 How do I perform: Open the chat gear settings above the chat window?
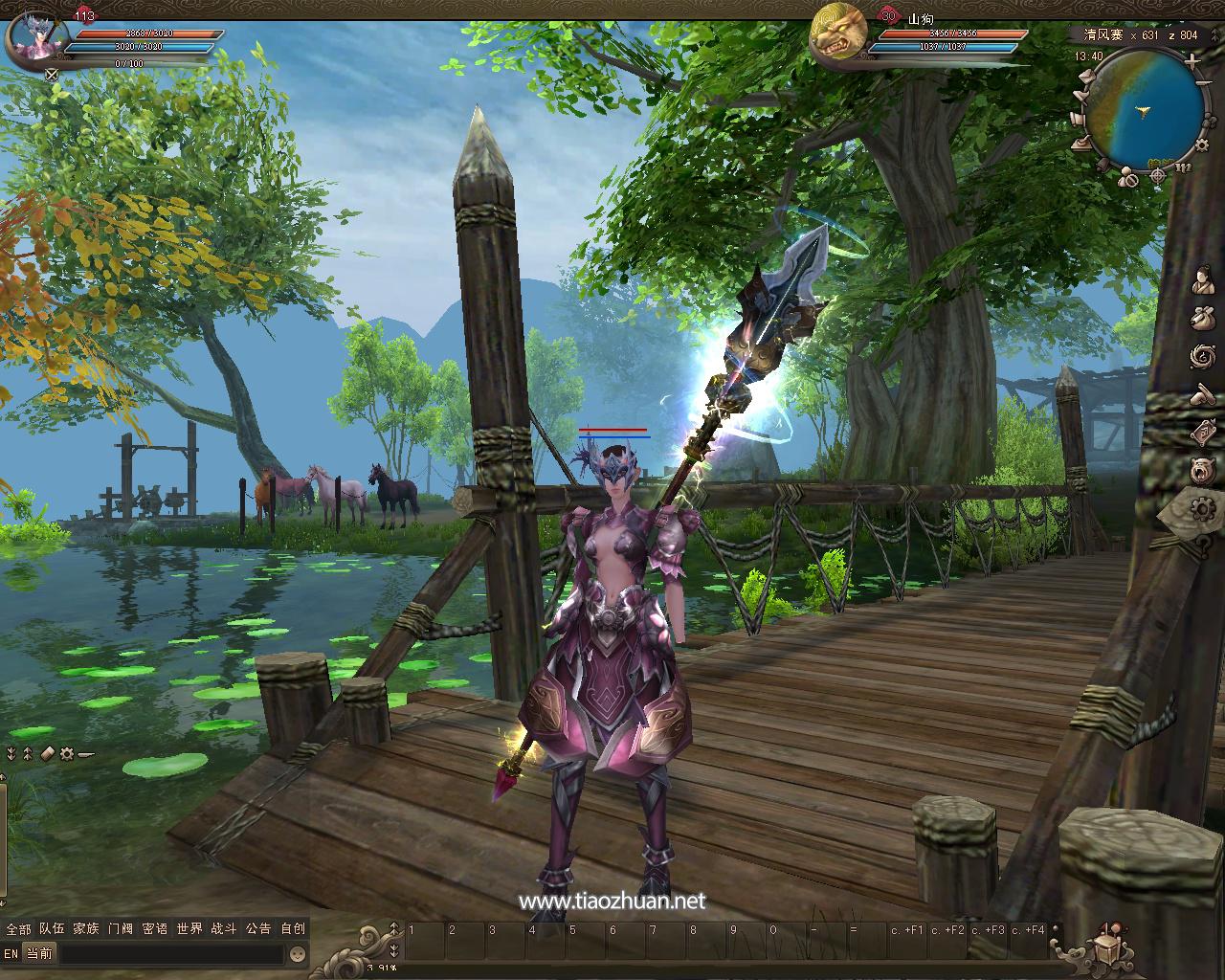click(x=66, y=753)
